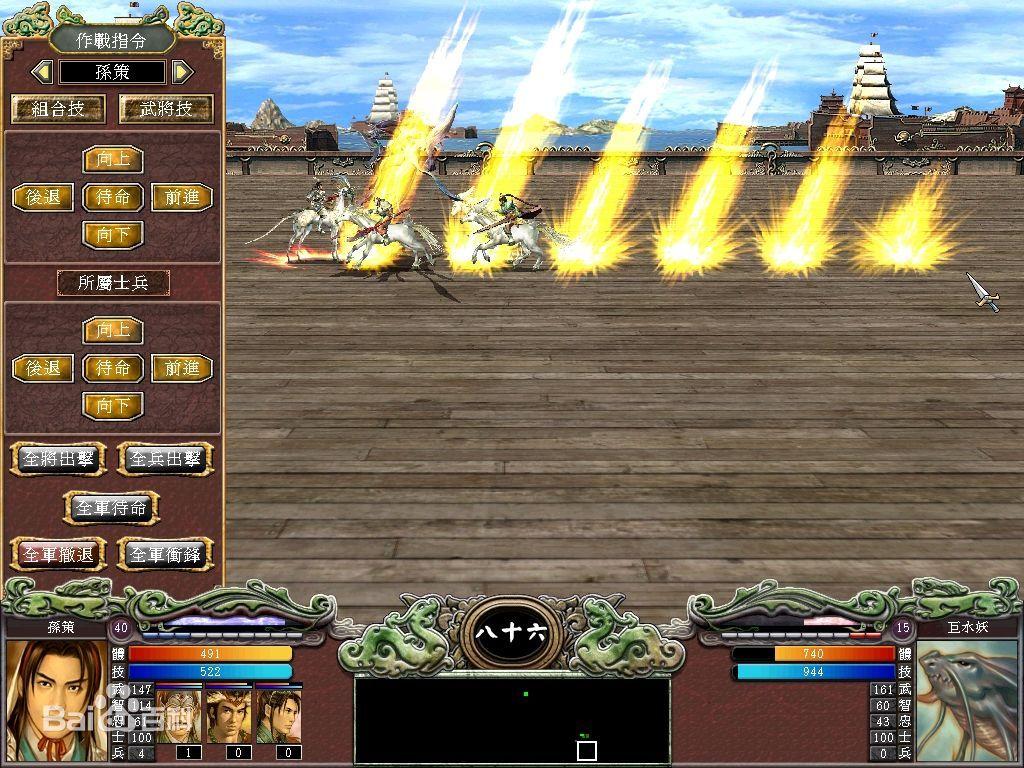Switch to the next general with the right arrow
This screenshot has width=1024, height=768.
(181, 72)
